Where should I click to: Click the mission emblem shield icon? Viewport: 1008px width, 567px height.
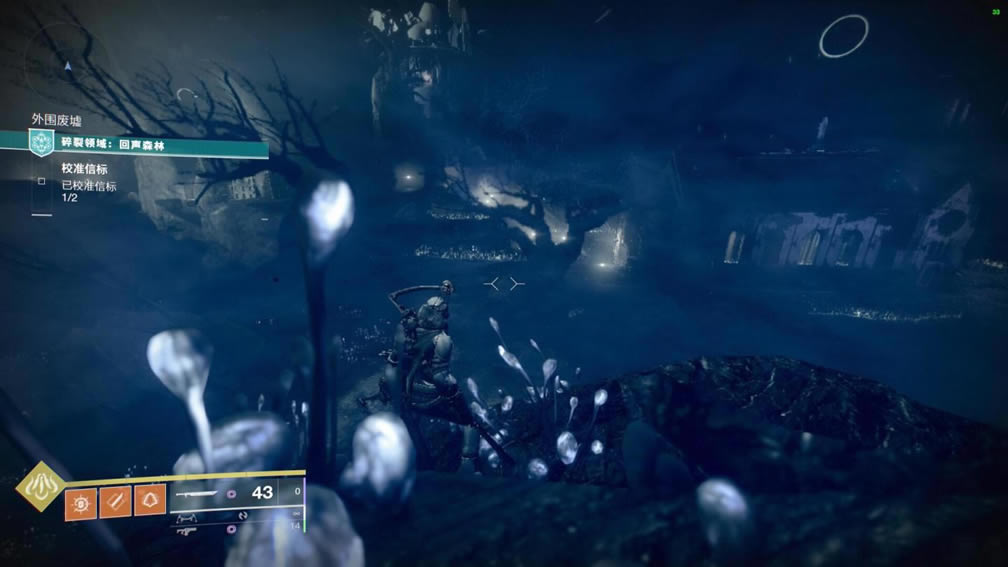click(43, 141)
